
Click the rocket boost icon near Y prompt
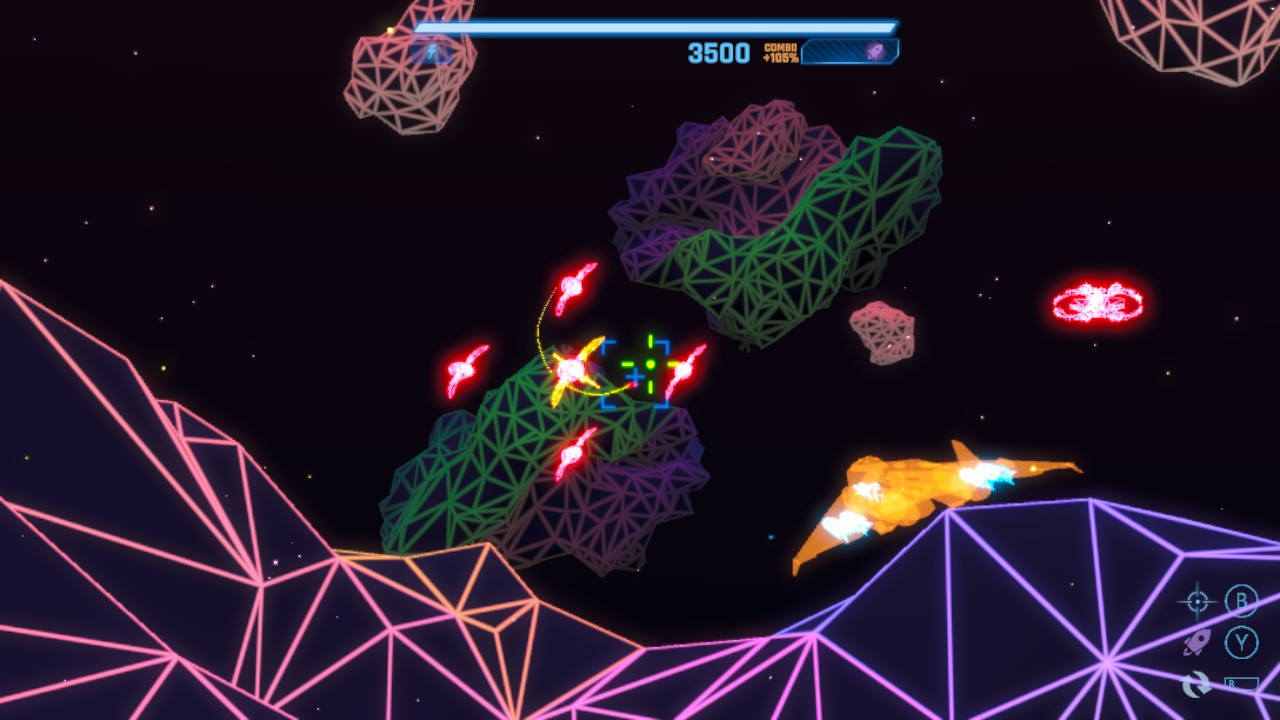[1197, 643]
